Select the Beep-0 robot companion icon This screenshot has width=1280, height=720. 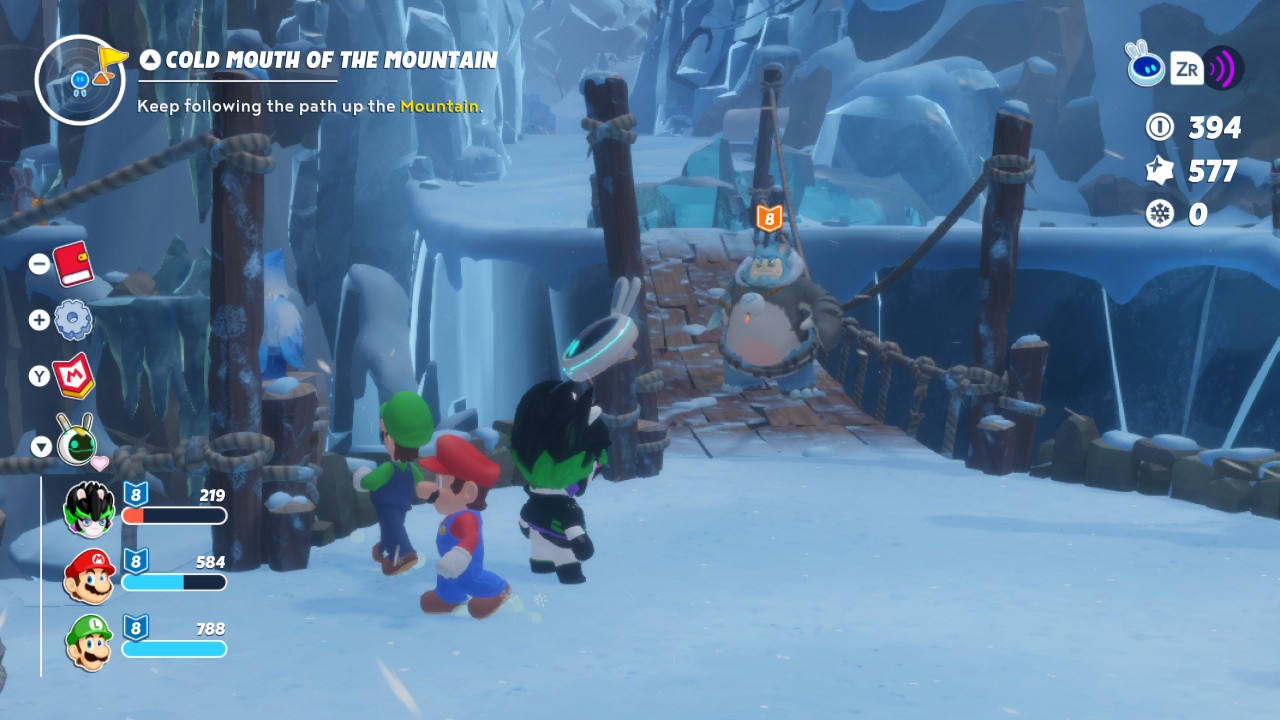(76, 440)
